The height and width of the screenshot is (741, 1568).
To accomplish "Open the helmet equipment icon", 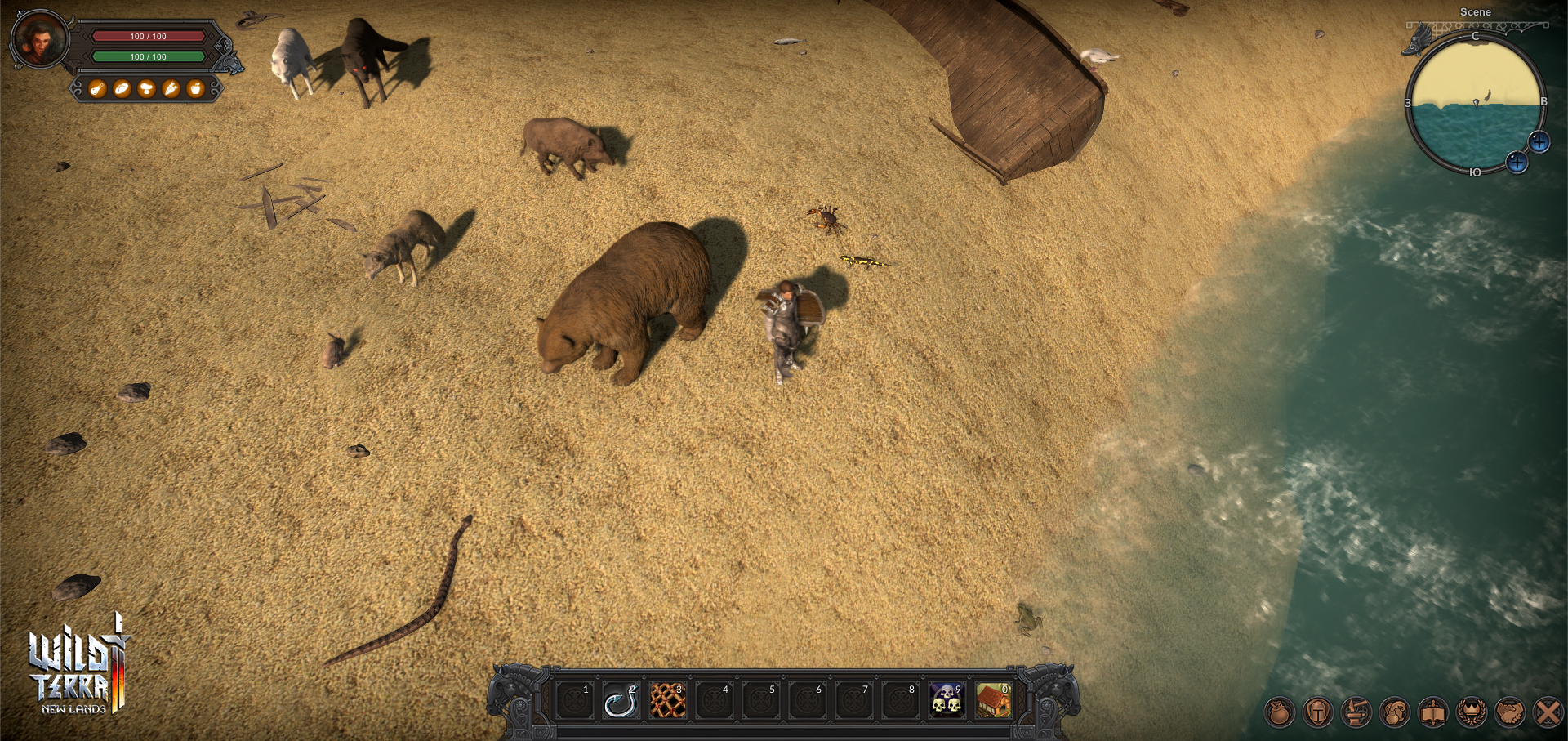I will click(x=1317, y=712).
